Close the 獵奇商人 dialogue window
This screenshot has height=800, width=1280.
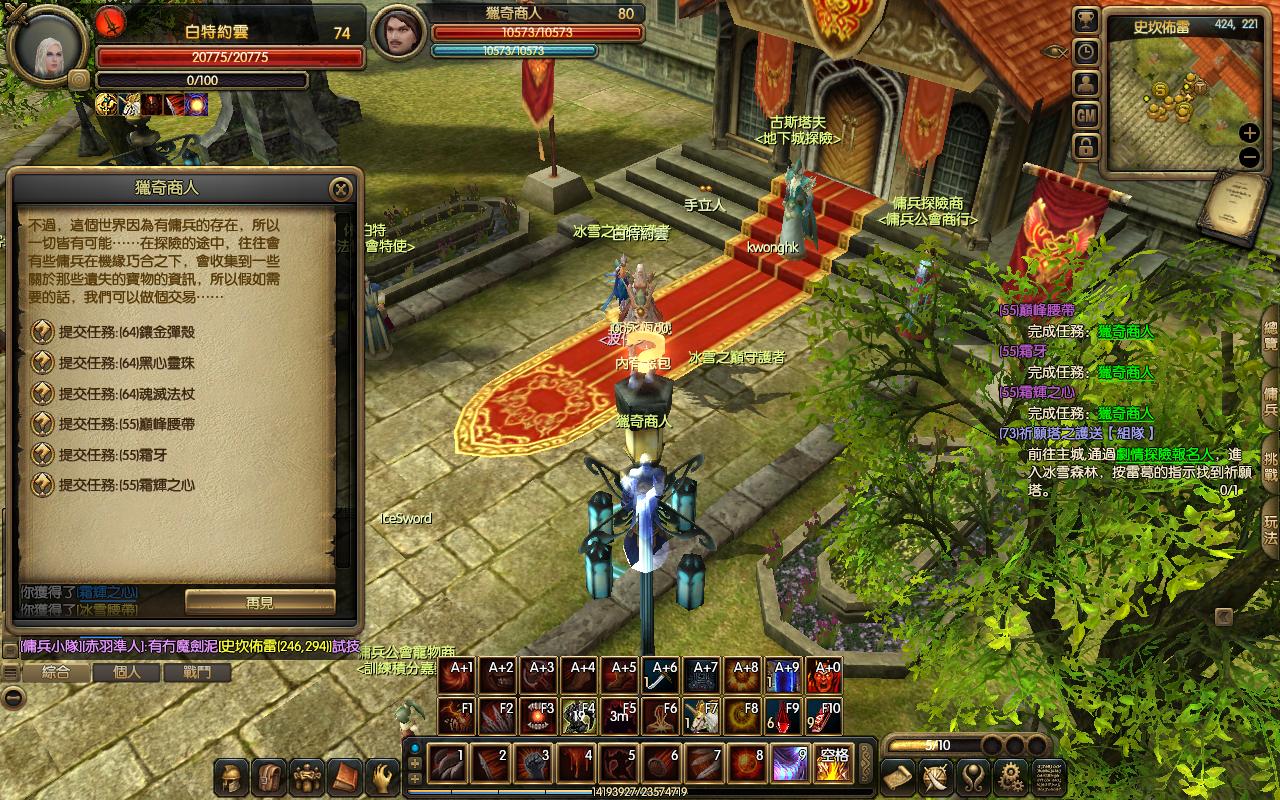tap(341, 189)
